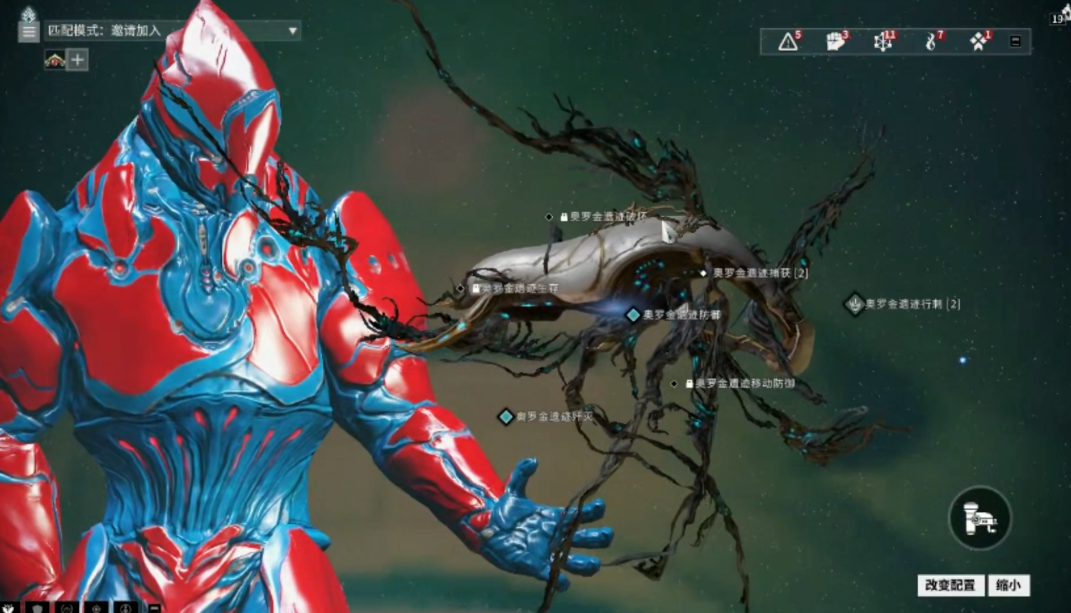Open the raised fist invasions icon
This screenshot has height=613, width=1071.
[x=835, y=41]
